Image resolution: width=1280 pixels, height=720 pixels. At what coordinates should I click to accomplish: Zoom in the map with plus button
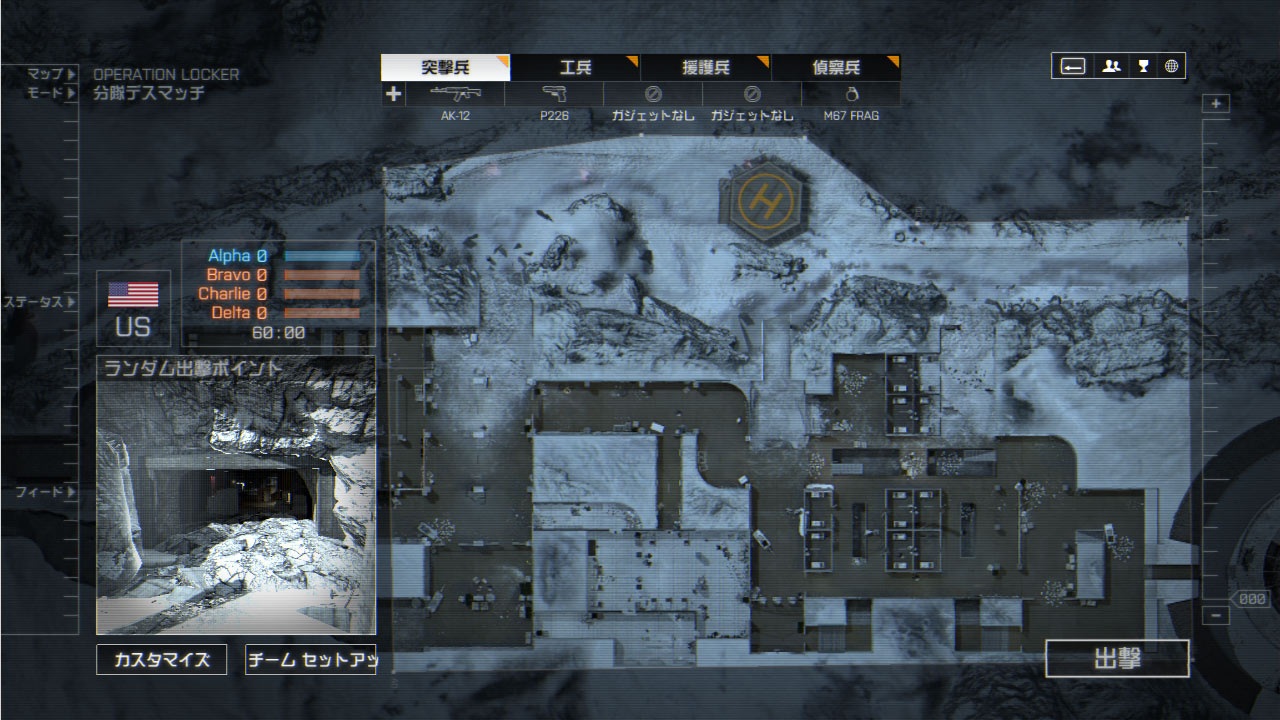pyautogui.click(x=1216, y=104)
